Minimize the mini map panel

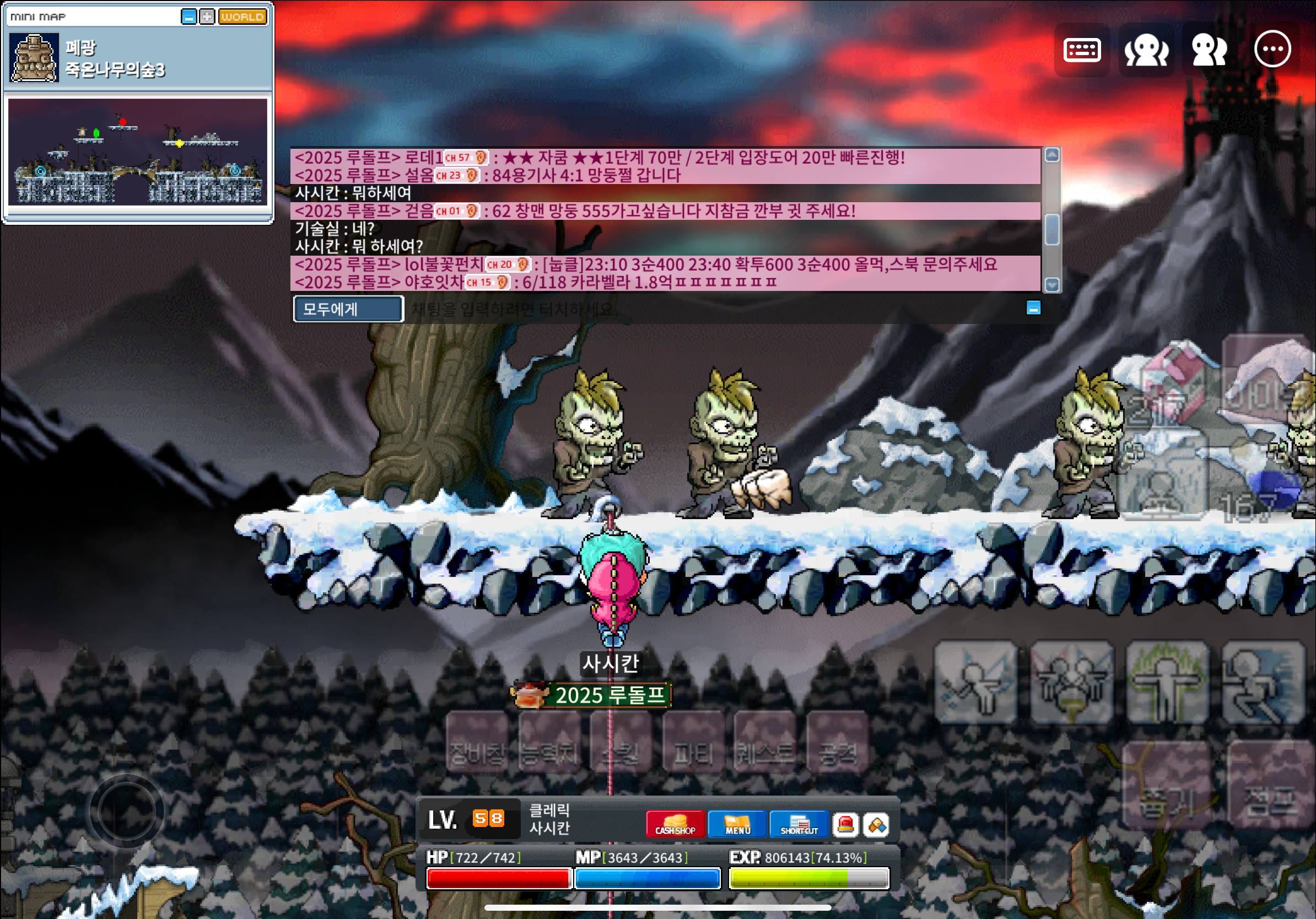pos(188,17)
